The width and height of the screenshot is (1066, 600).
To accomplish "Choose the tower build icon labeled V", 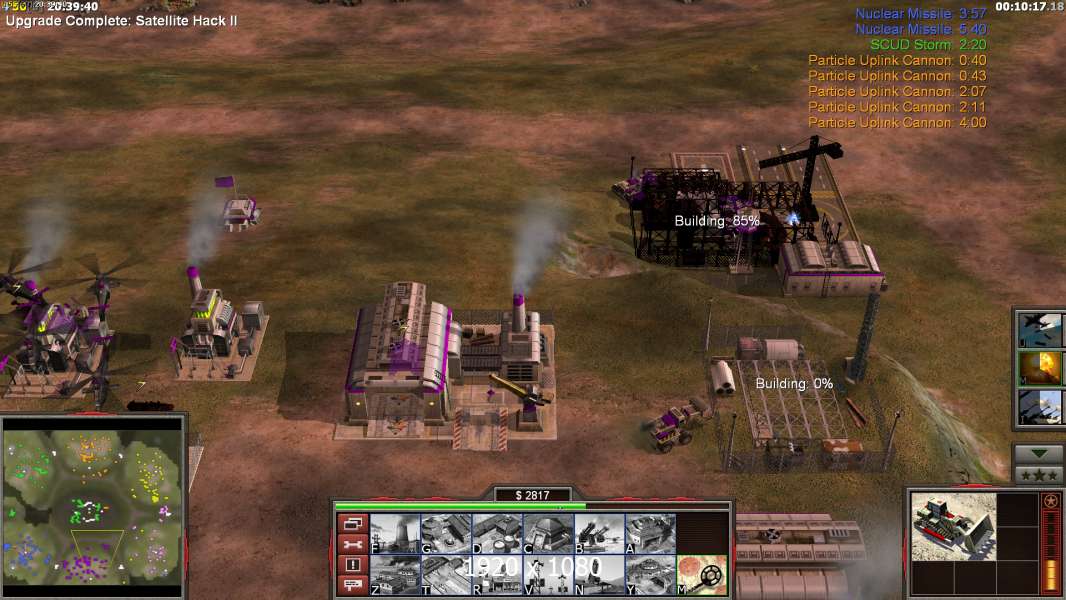I will point(548,575).
